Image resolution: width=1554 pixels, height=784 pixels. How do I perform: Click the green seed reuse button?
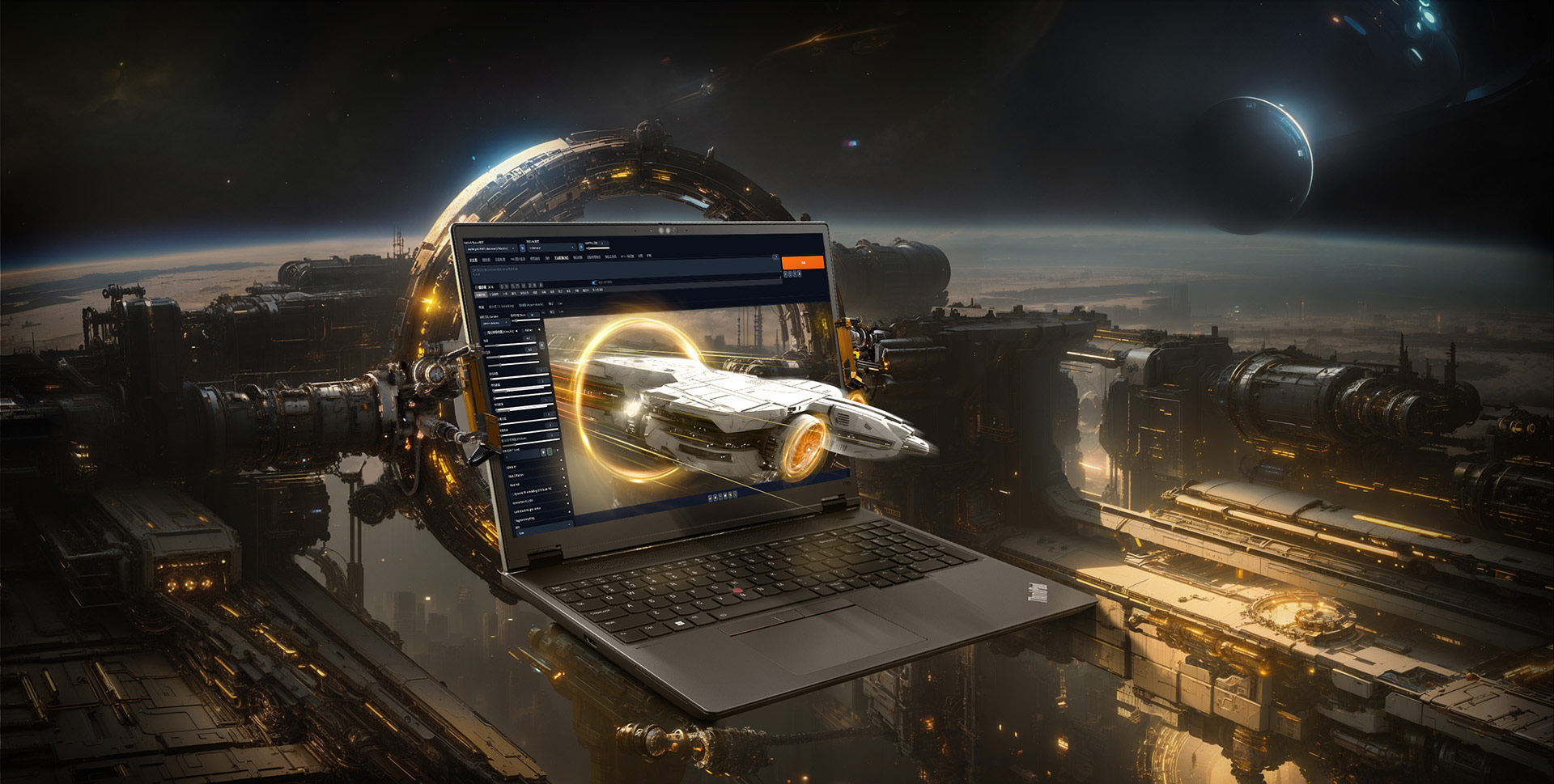click(550, 451)
